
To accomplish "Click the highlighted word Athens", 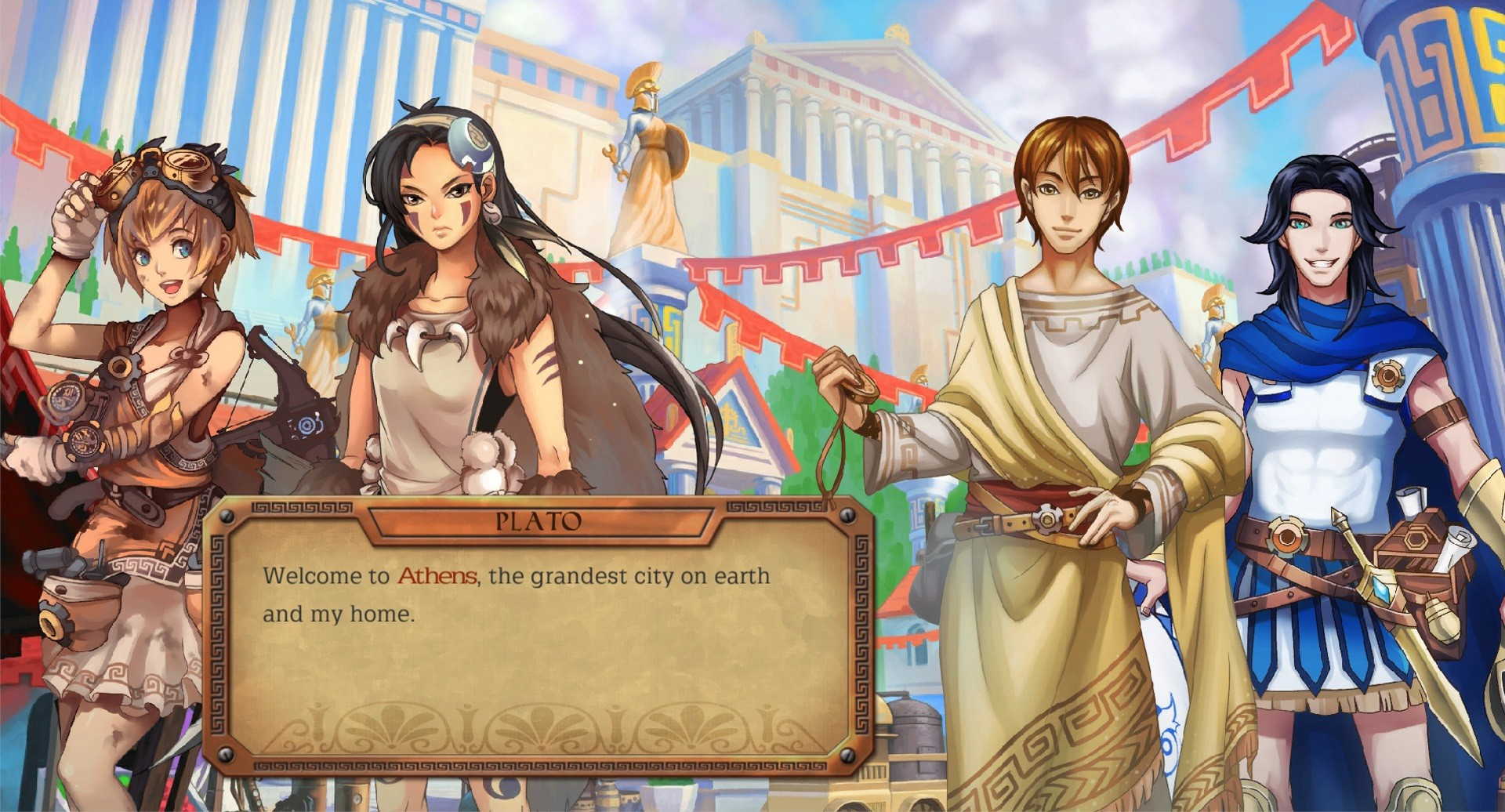I will point(437,576).
